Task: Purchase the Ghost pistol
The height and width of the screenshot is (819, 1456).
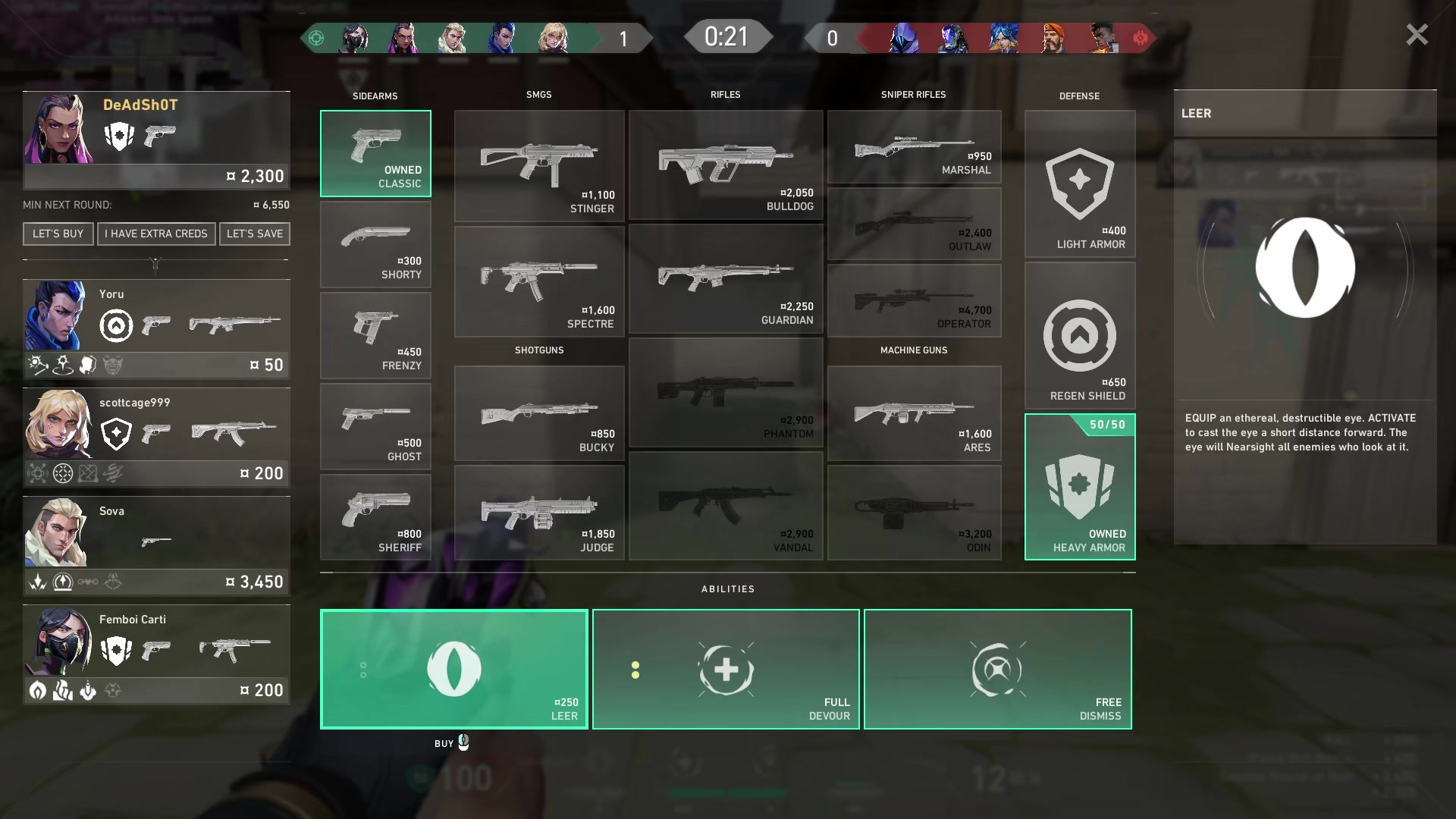Action: (x=375, y=427)
